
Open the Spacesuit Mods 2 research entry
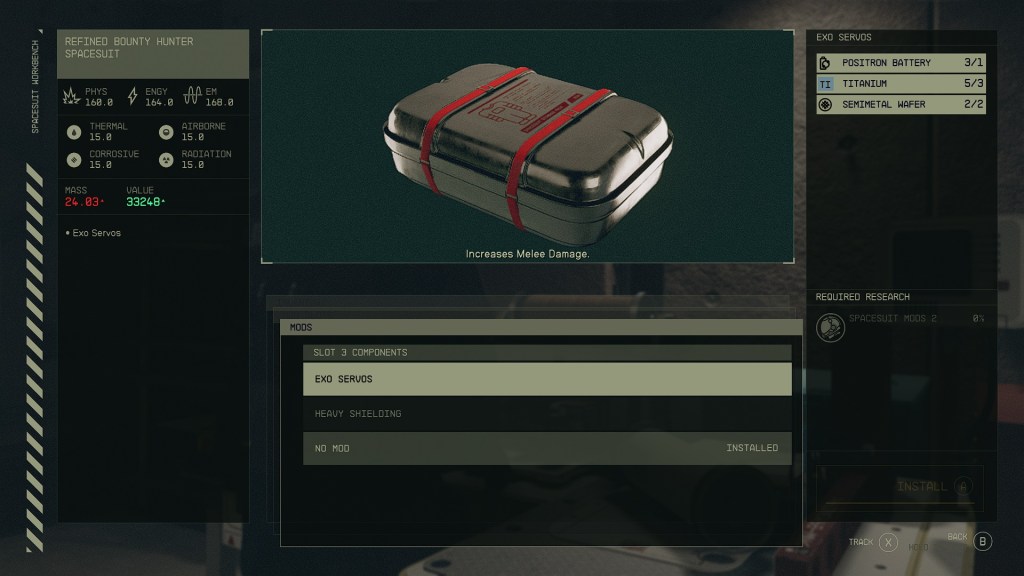900,326
